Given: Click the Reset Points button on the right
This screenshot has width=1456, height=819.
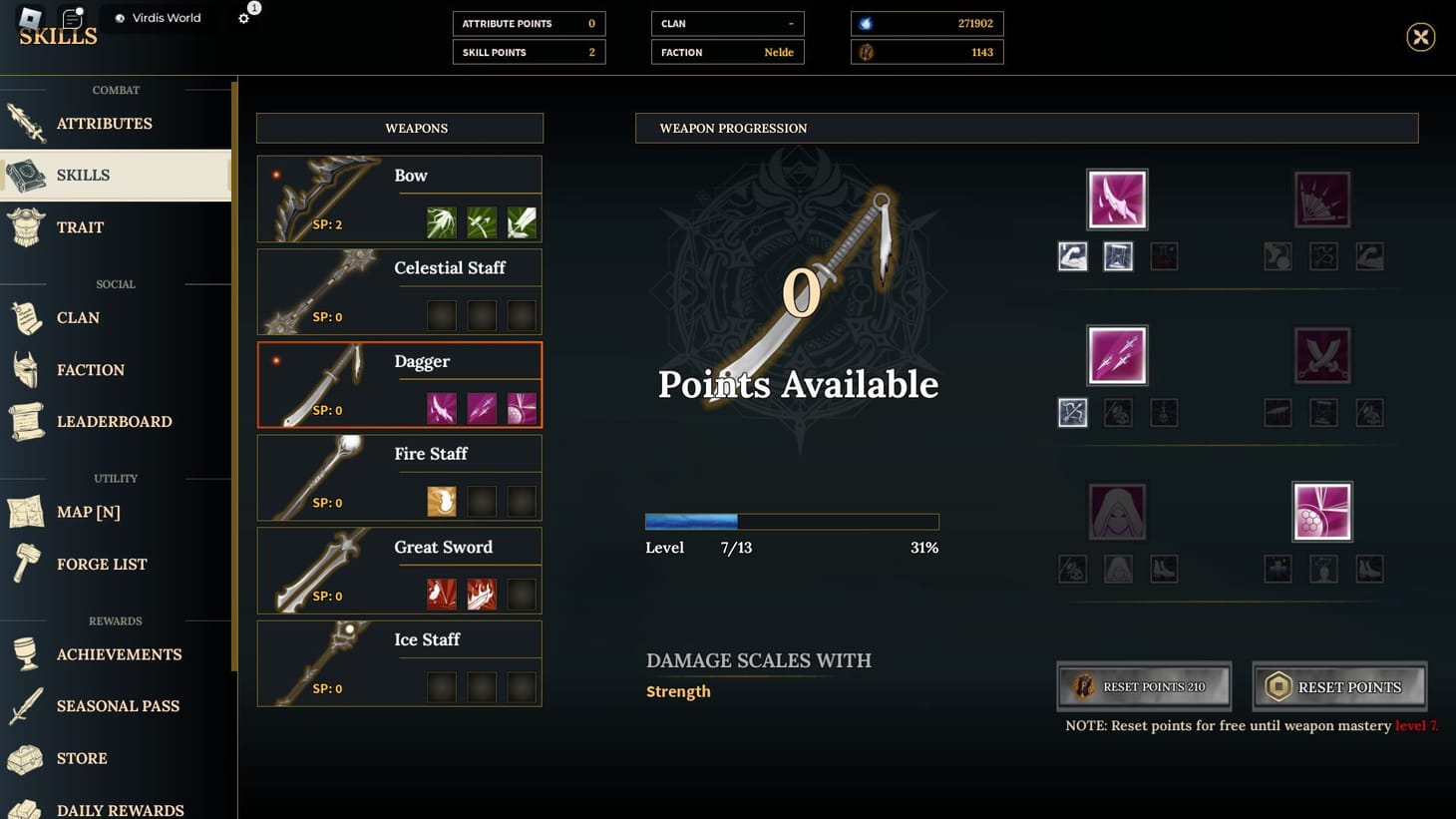Looking at the screenshot, I should tap(1339, 686).
